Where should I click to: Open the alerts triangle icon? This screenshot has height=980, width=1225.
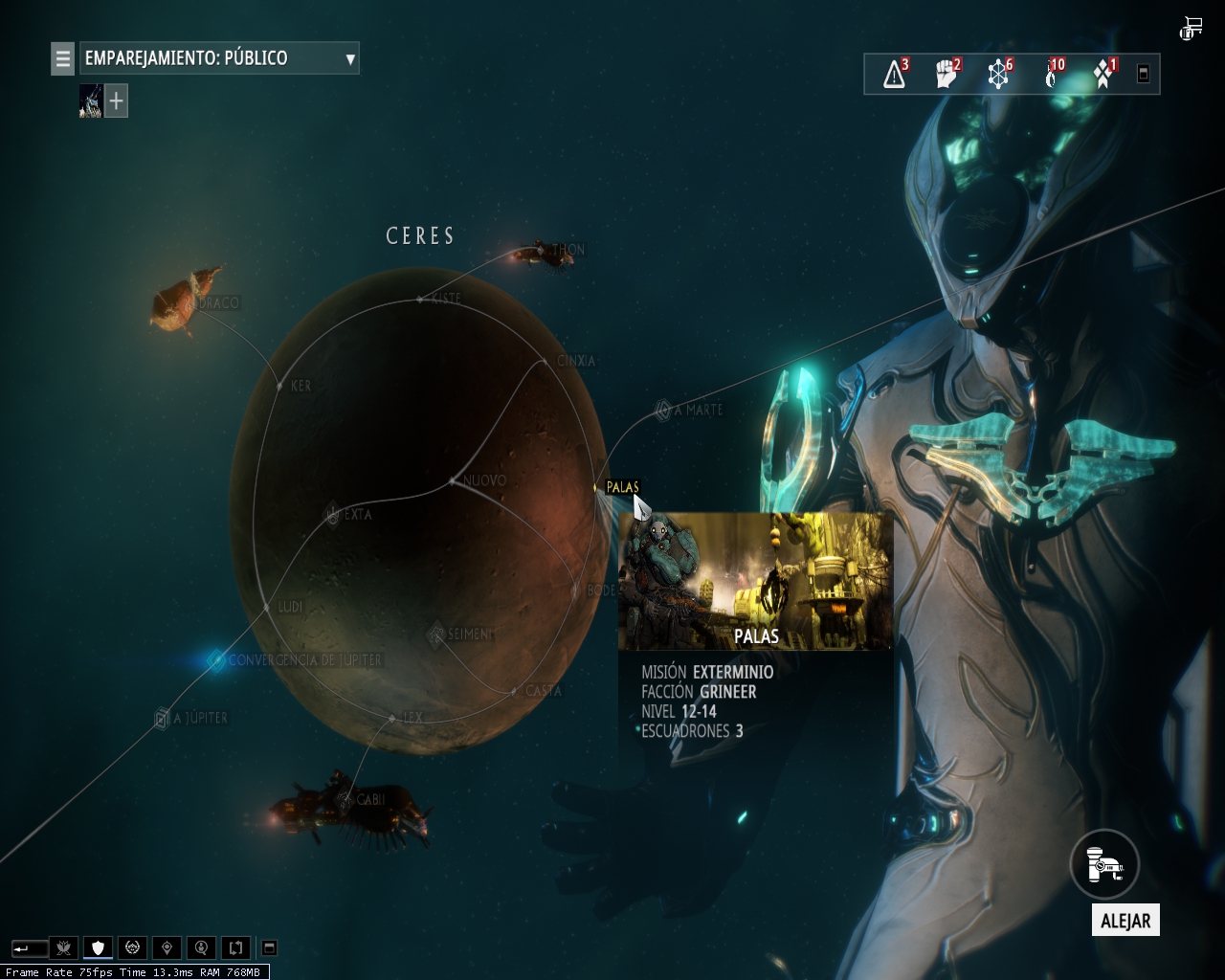(895, 74)
